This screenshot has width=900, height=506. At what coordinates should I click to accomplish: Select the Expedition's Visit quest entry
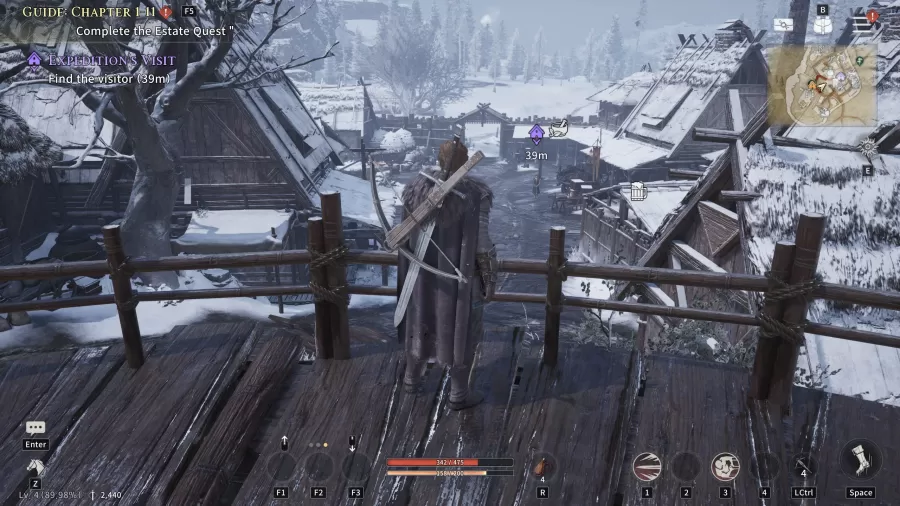click(111, 60)
